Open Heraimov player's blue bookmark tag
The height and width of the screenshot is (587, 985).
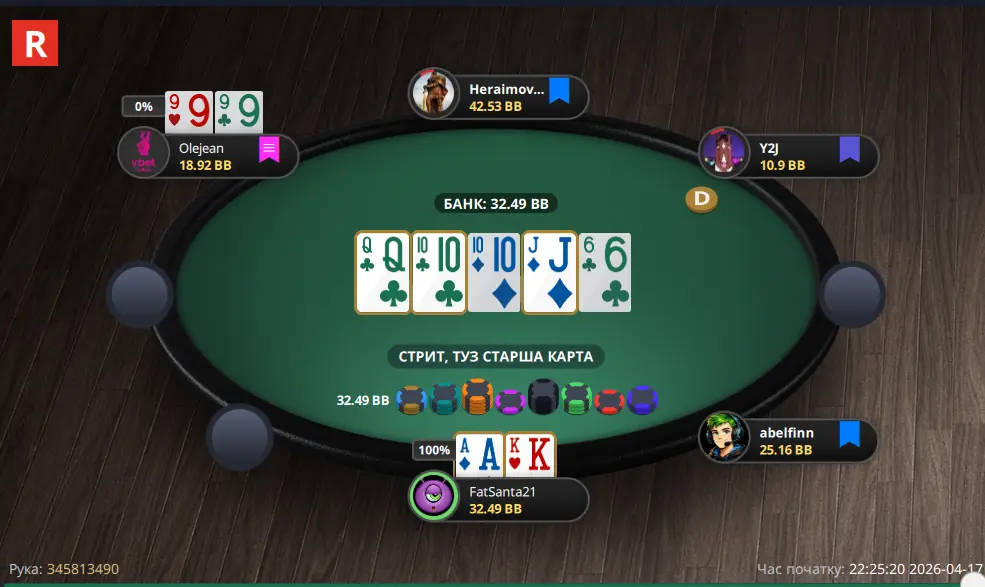558,92
